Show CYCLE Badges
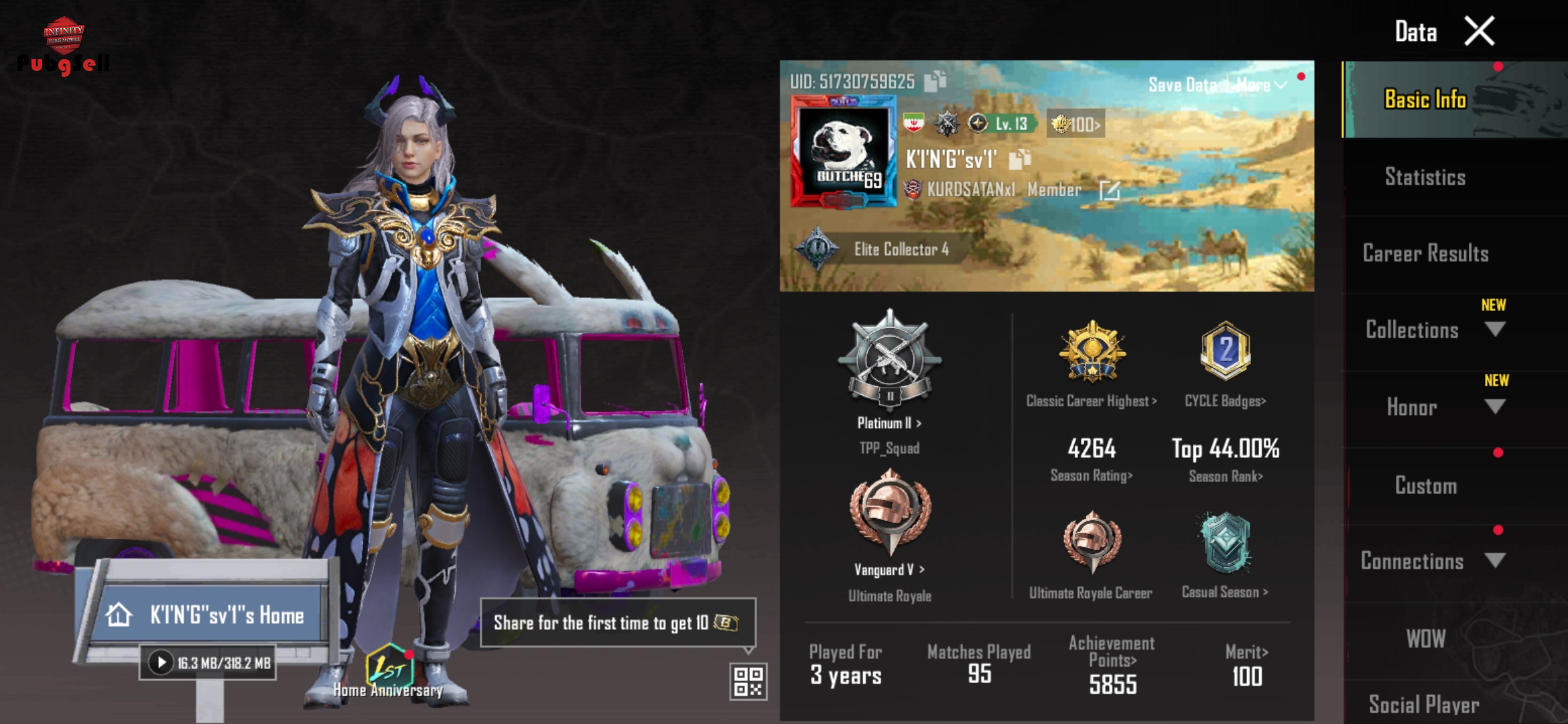The image size is (1568, 724). click(x=1225, y=401)
